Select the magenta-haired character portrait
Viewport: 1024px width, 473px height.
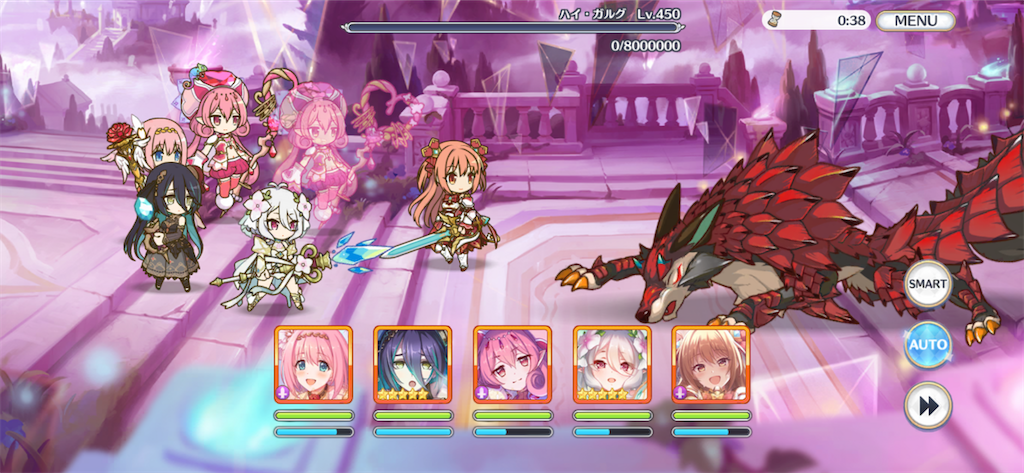point(512,364)
